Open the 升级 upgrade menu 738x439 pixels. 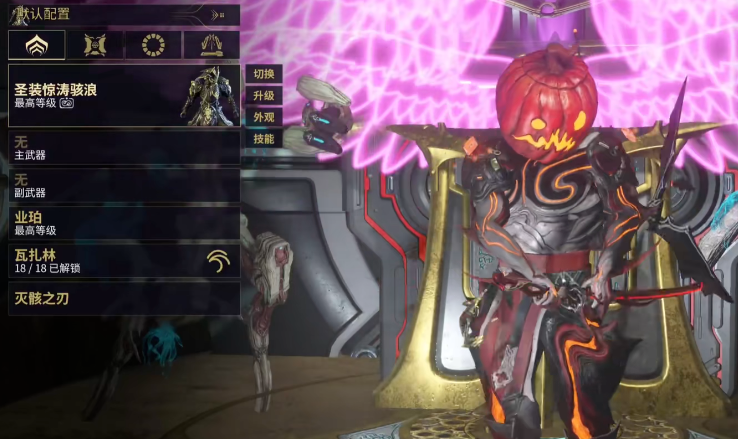pos(264,96)
